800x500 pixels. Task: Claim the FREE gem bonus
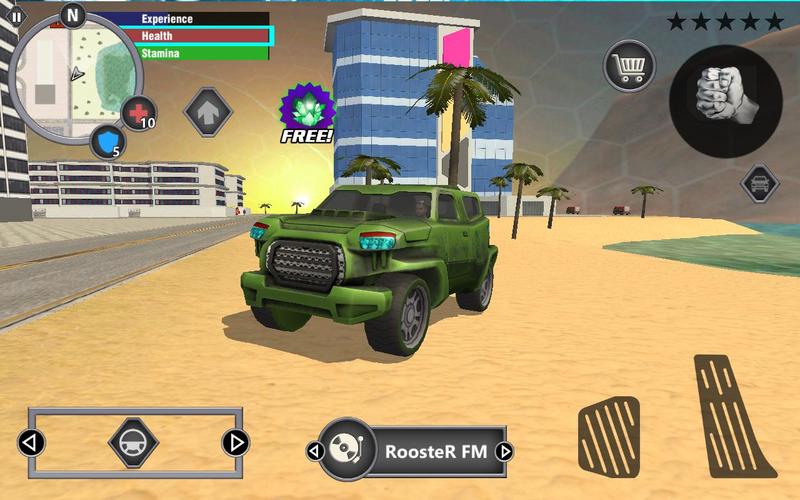click(306, 112)
